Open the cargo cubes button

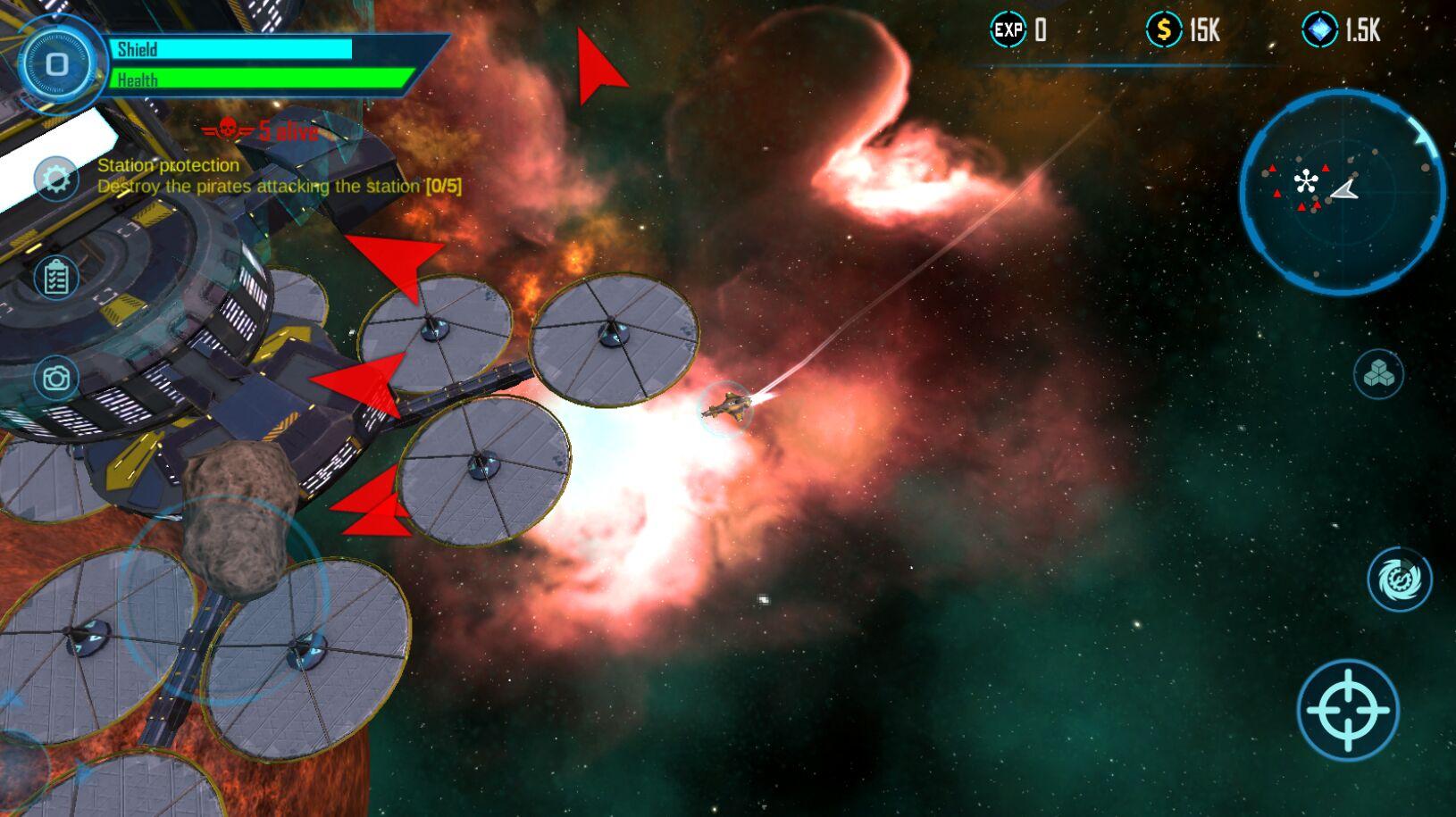point(1378,373)
